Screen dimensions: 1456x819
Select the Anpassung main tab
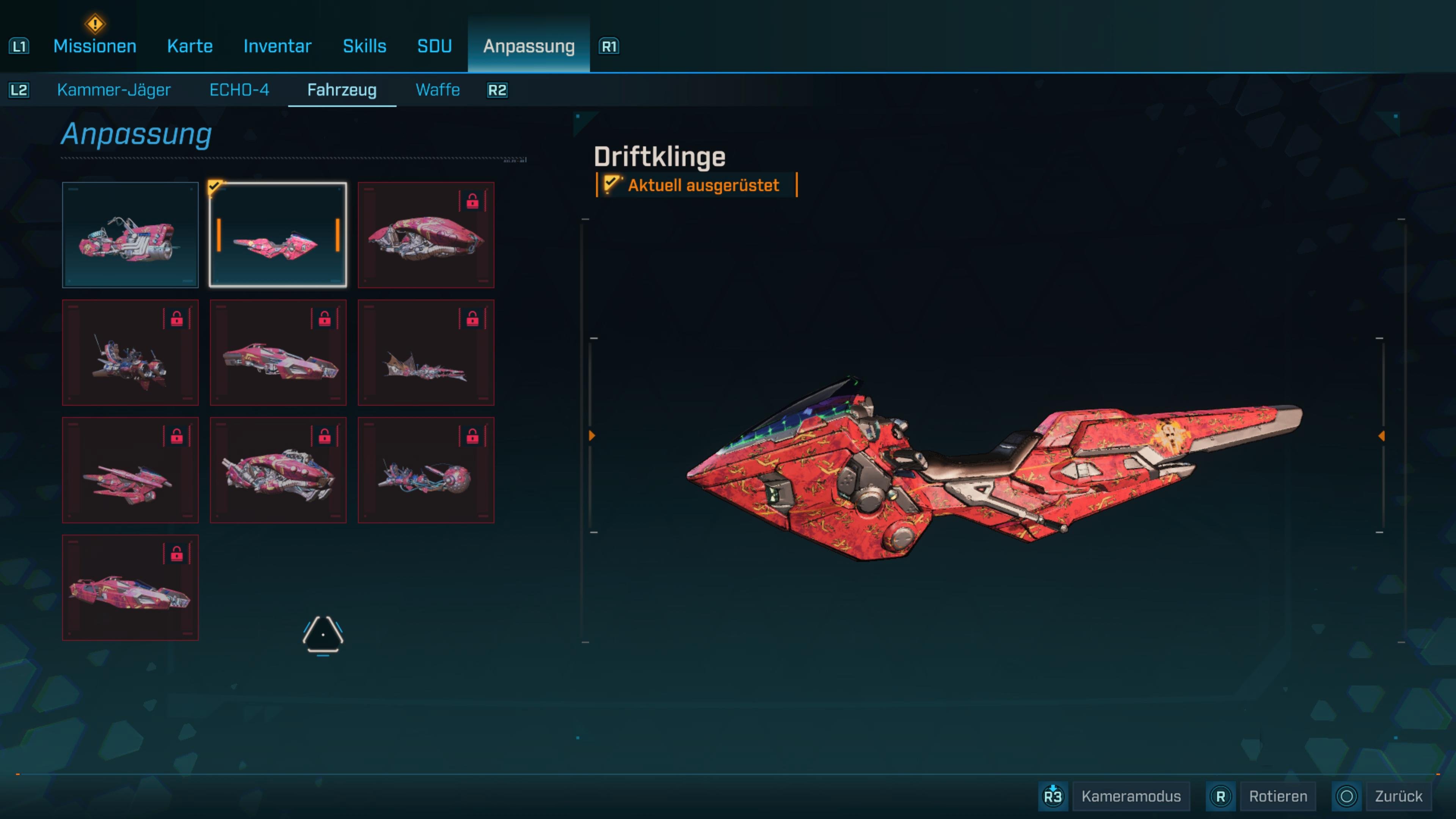coord(529,46)
